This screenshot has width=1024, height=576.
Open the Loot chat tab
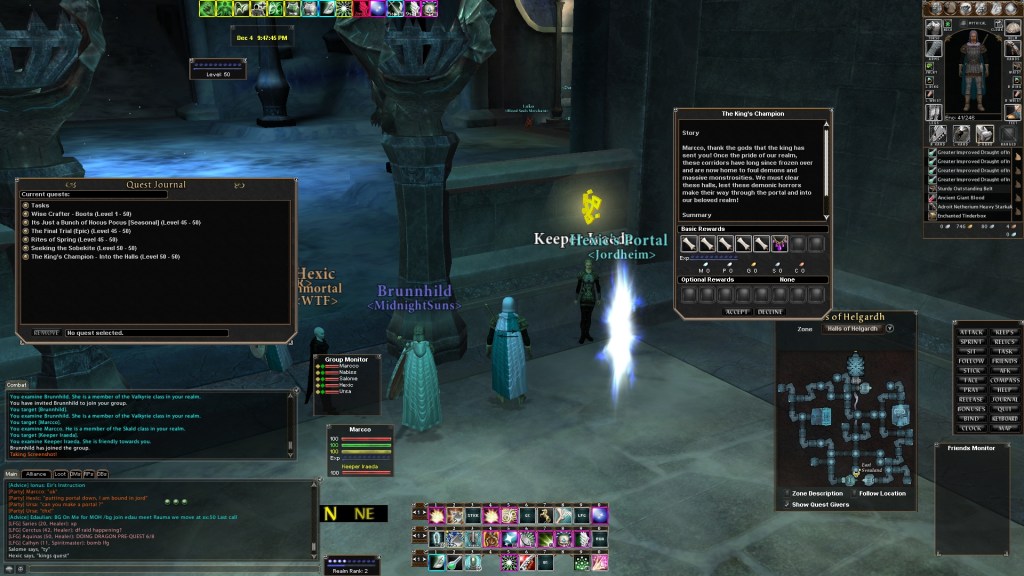click(x=60, y=473)
